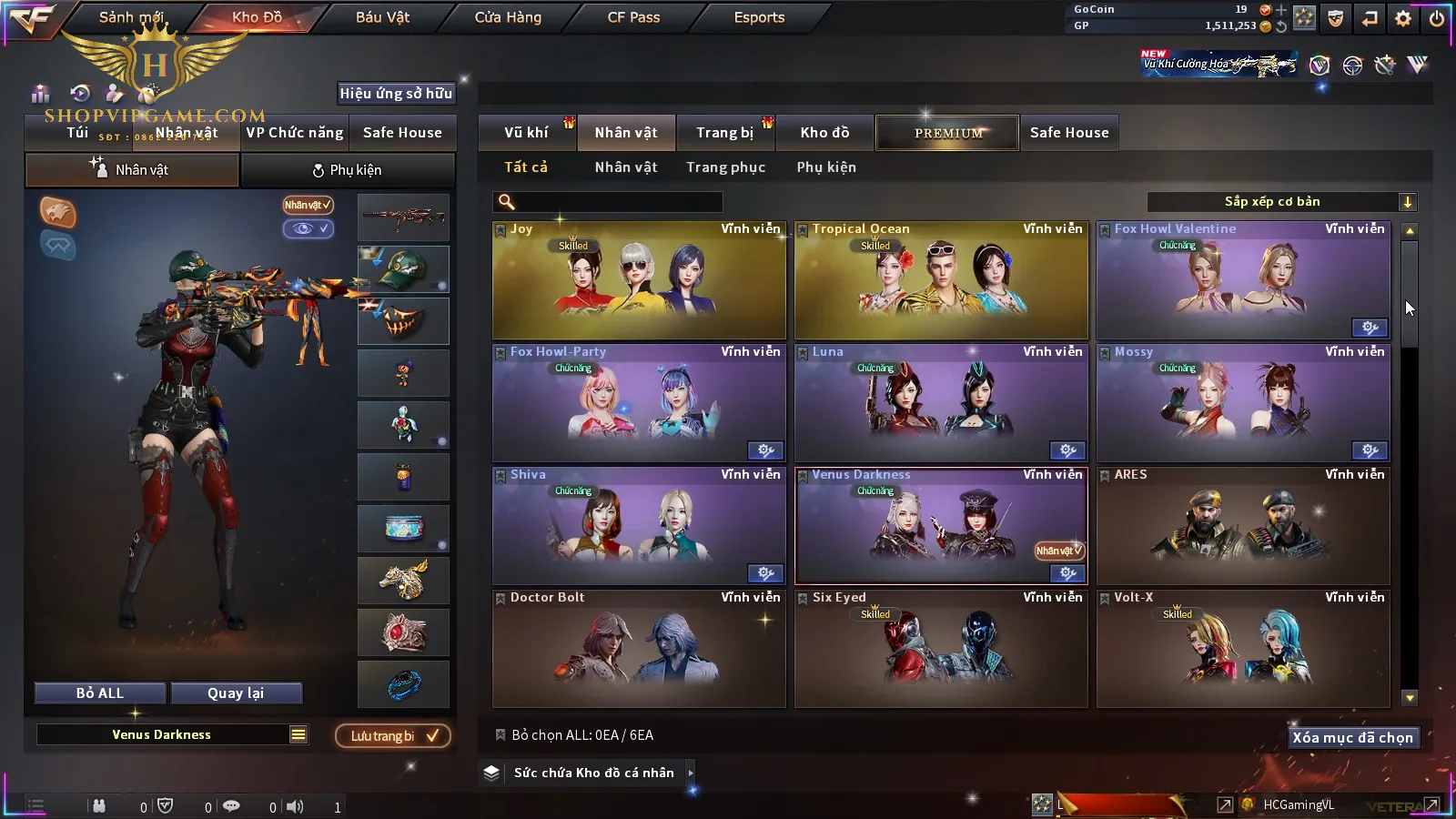Toggle the Hiệu ứng sở hữu button

coord(396,93)
